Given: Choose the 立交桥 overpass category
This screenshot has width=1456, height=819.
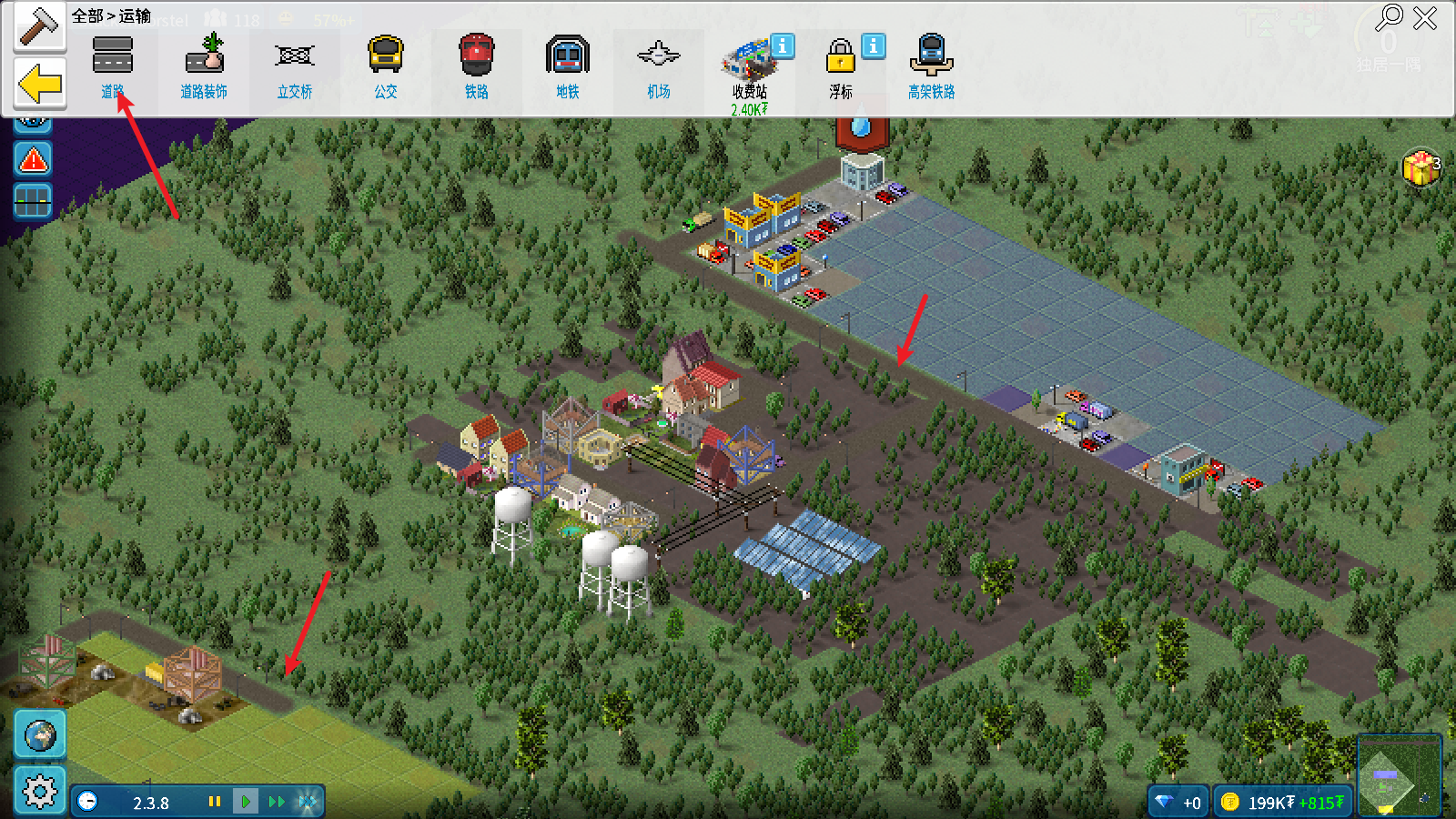Looking at the screenshot, I should pyautogui.click(x=295, y=66).
